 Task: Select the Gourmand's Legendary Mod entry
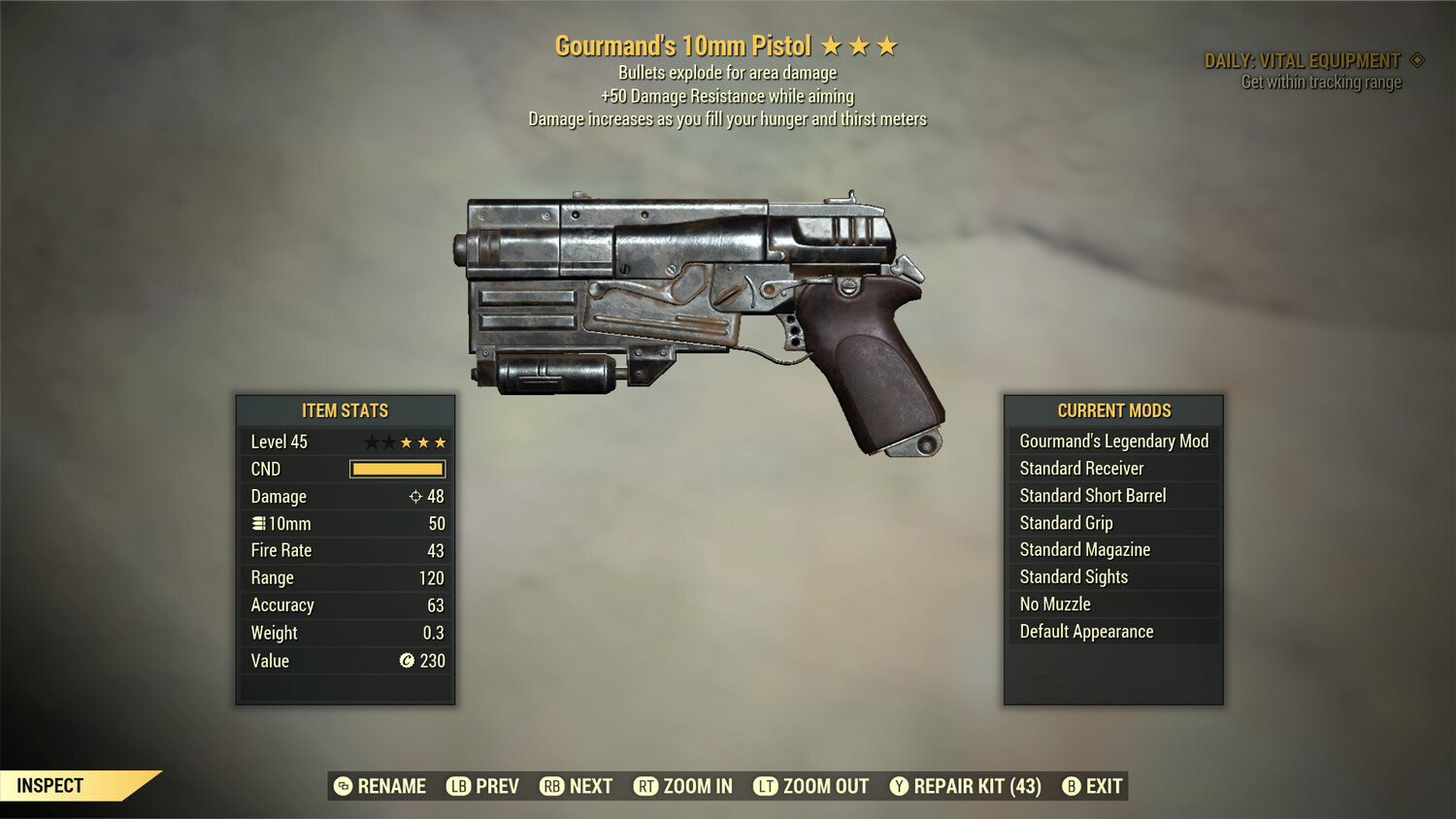pos(1113,441)
